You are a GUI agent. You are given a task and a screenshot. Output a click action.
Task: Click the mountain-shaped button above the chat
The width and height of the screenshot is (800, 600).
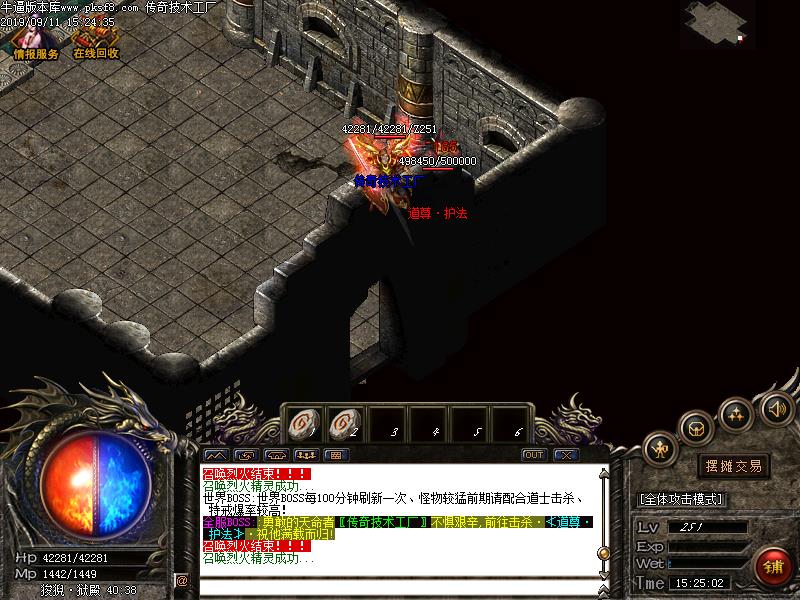pyautogui.click(x=215, y=455)
